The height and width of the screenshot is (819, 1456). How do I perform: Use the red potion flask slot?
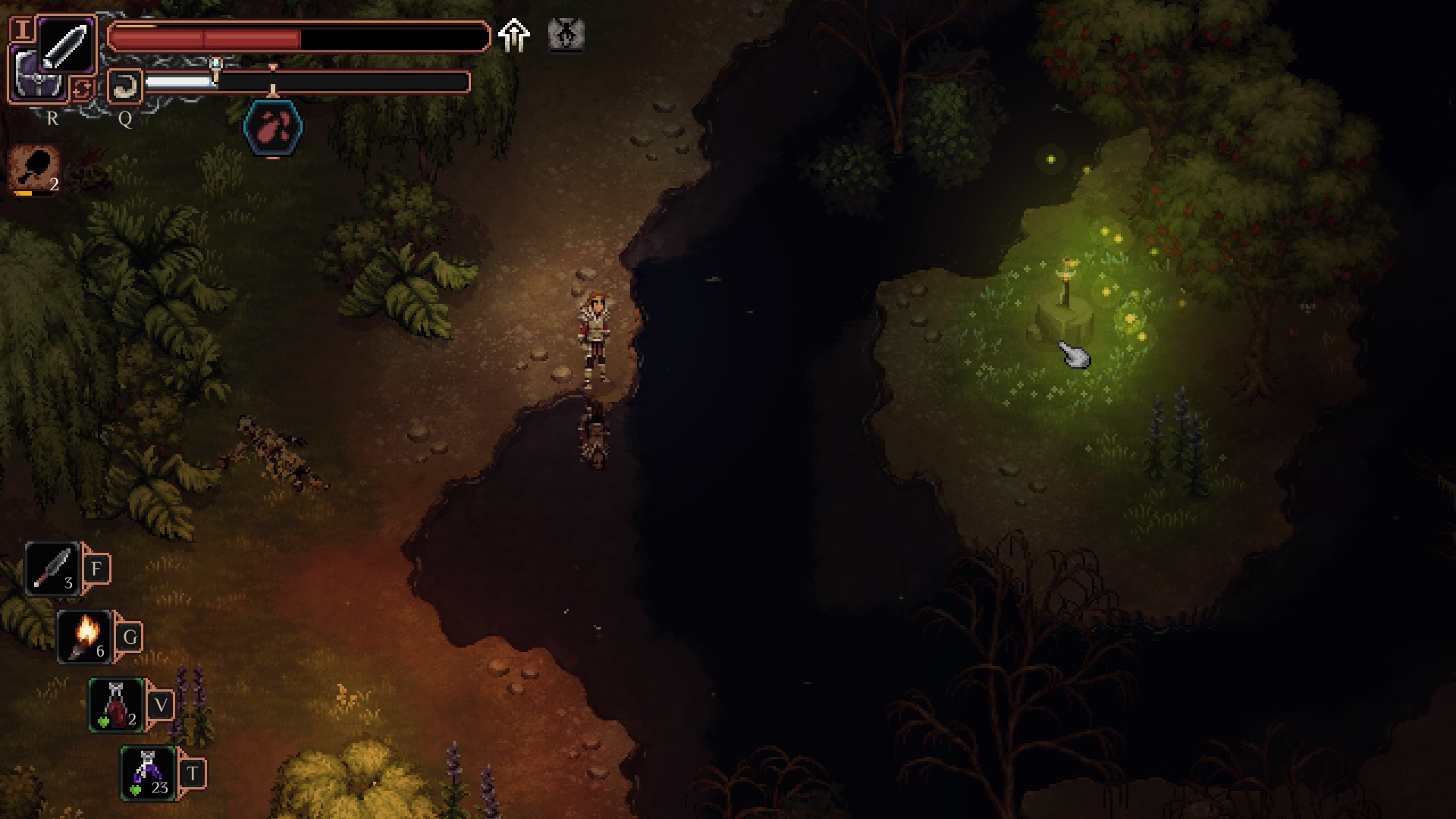click(x=117, y=705)
